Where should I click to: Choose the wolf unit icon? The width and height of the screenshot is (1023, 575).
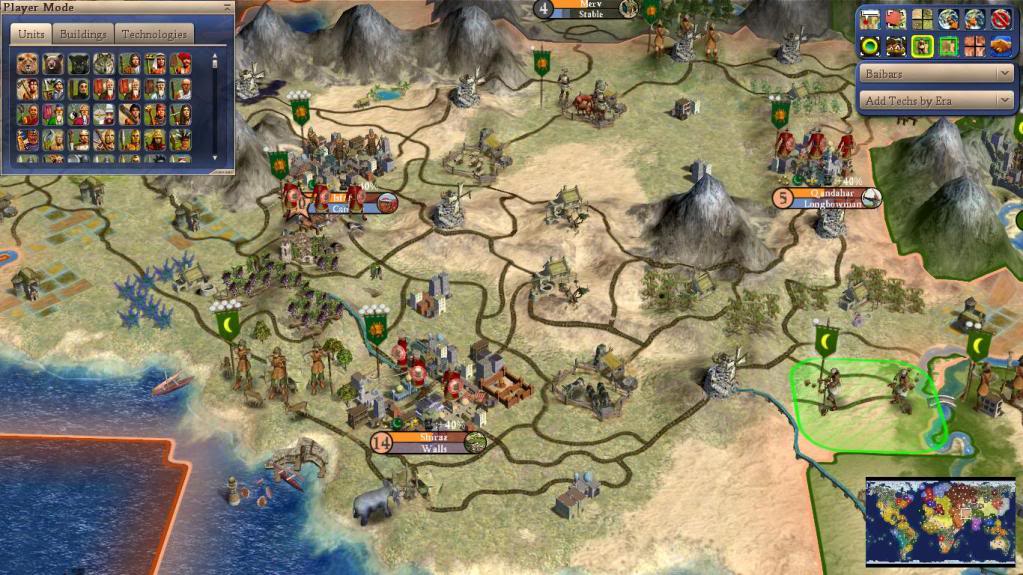103,64
